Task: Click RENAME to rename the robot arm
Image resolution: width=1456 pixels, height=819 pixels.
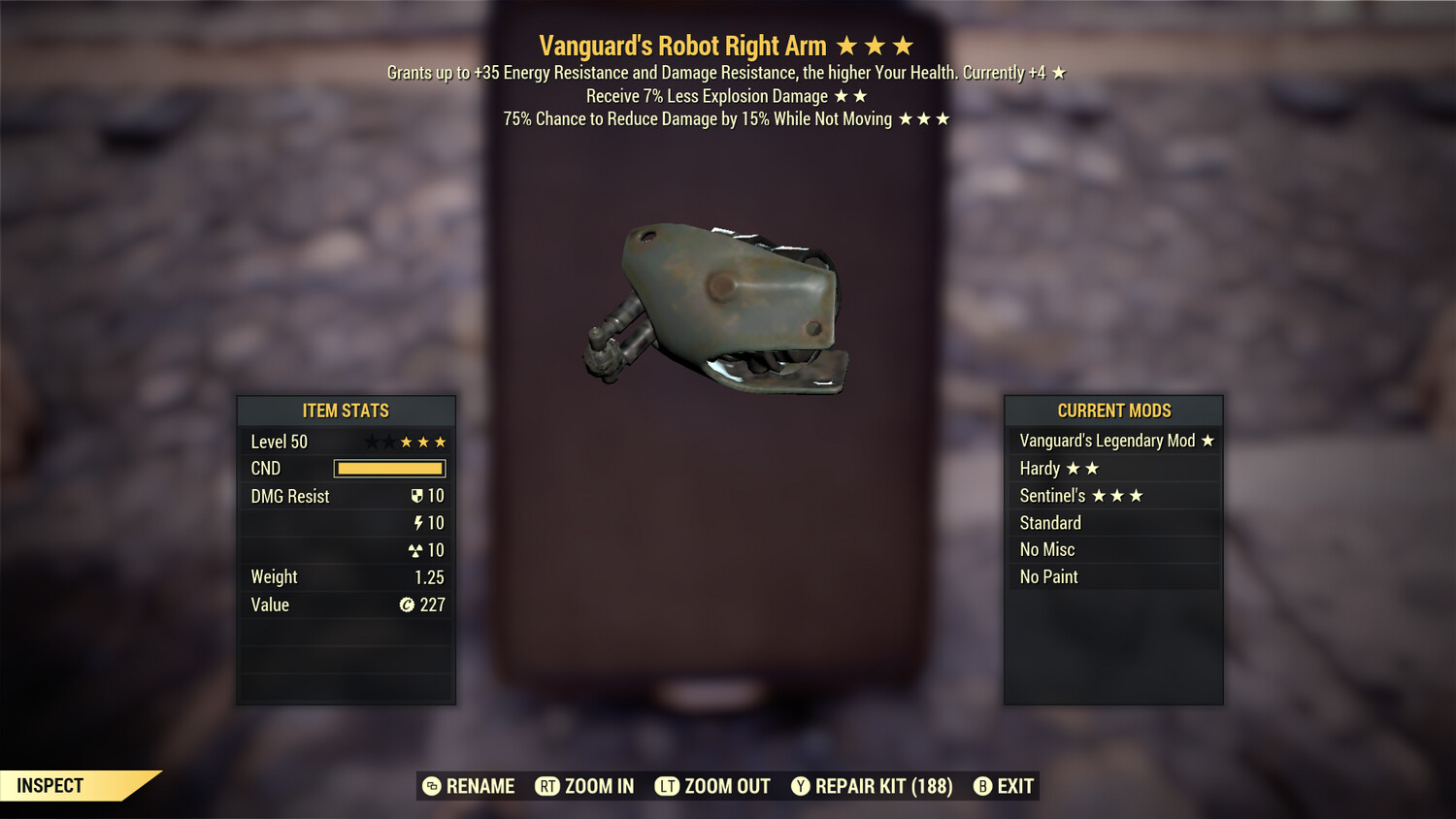Action: pos(479,786)
